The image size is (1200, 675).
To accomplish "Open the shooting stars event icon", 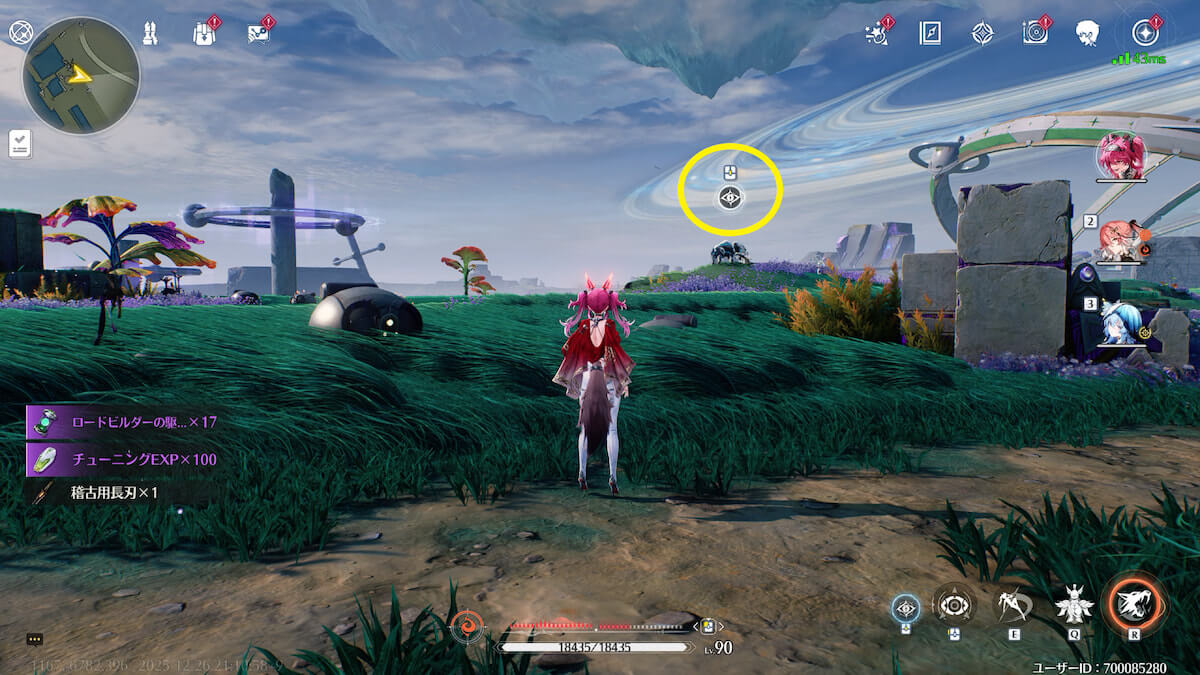I will click(878, 33).
